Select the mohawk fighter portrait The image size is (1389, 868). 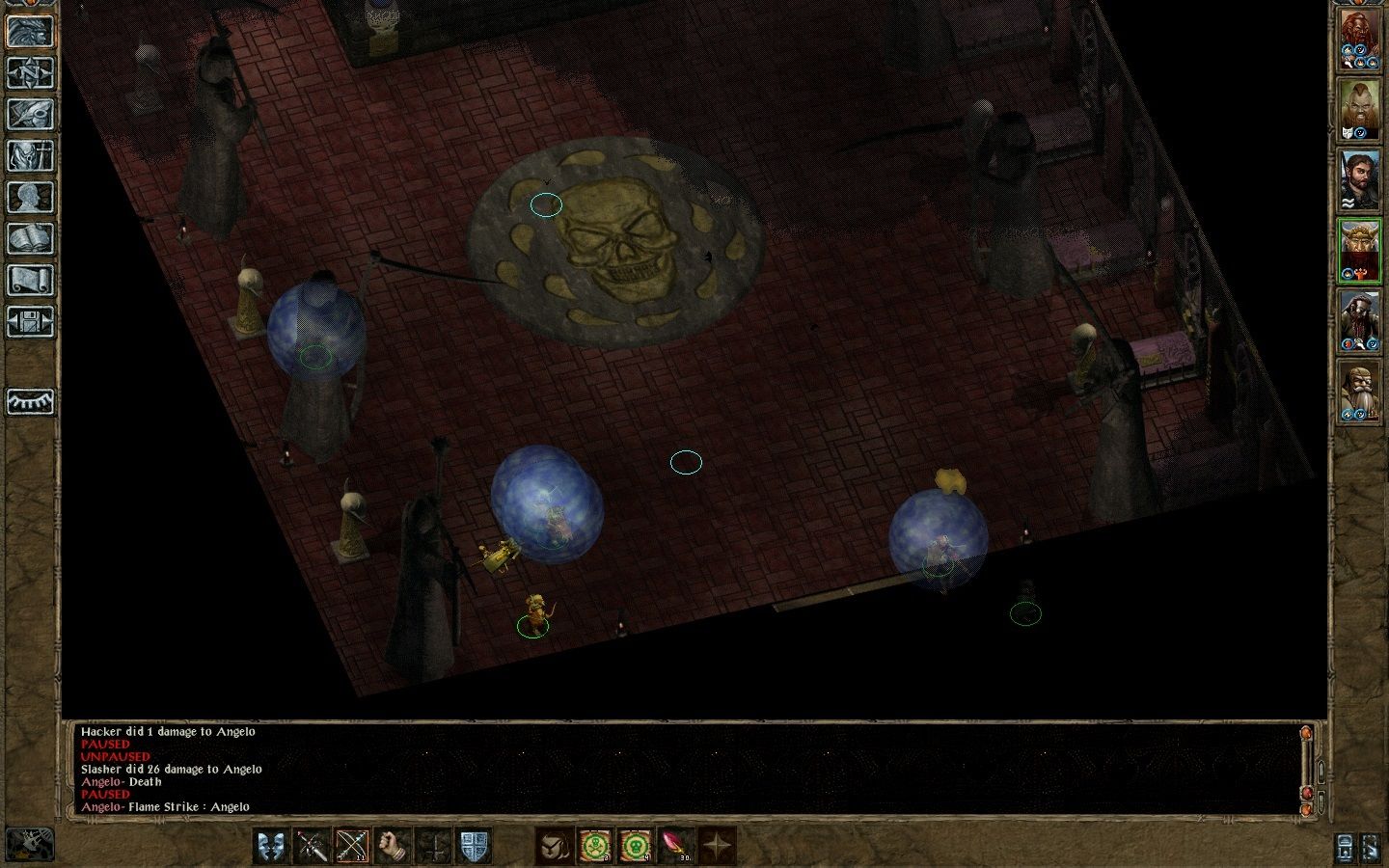(1359, 110)
